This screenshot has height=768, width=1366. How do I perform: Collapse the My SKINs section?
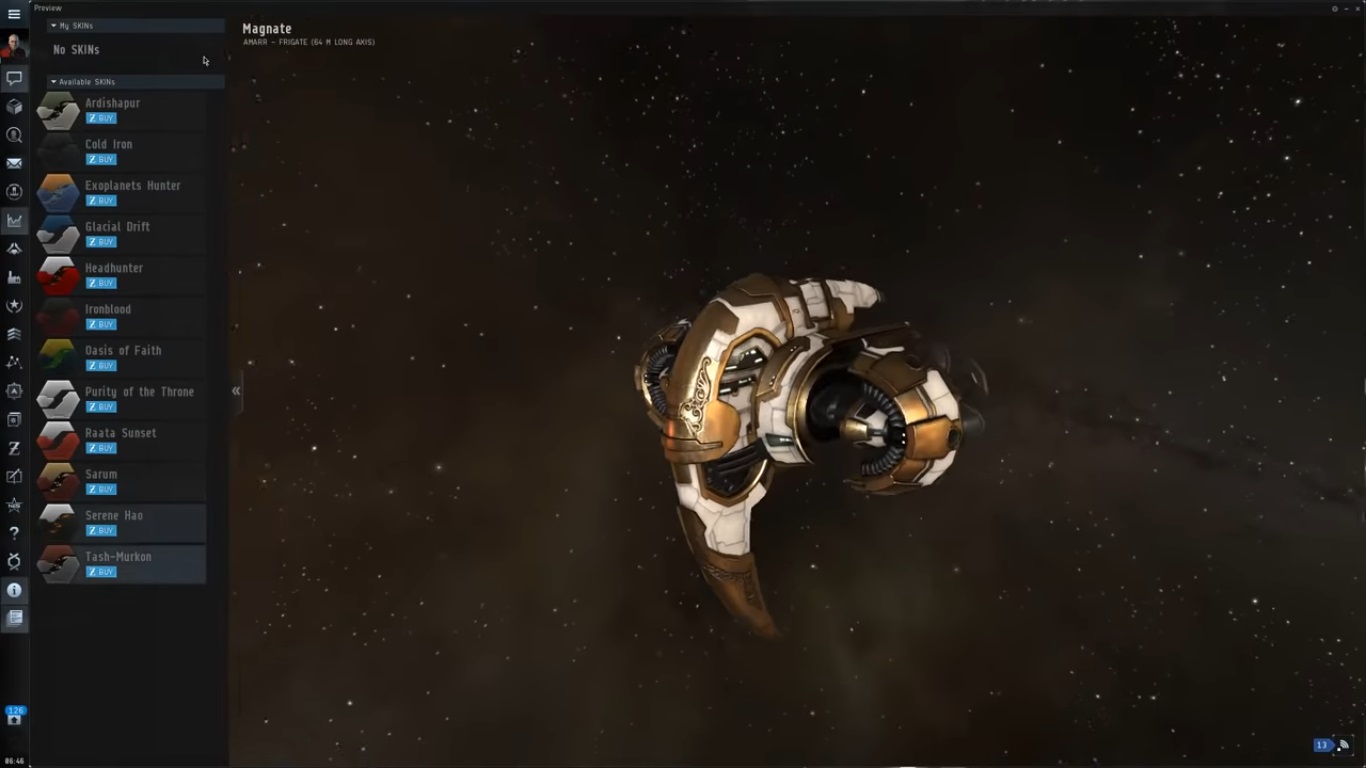[54, 26]
